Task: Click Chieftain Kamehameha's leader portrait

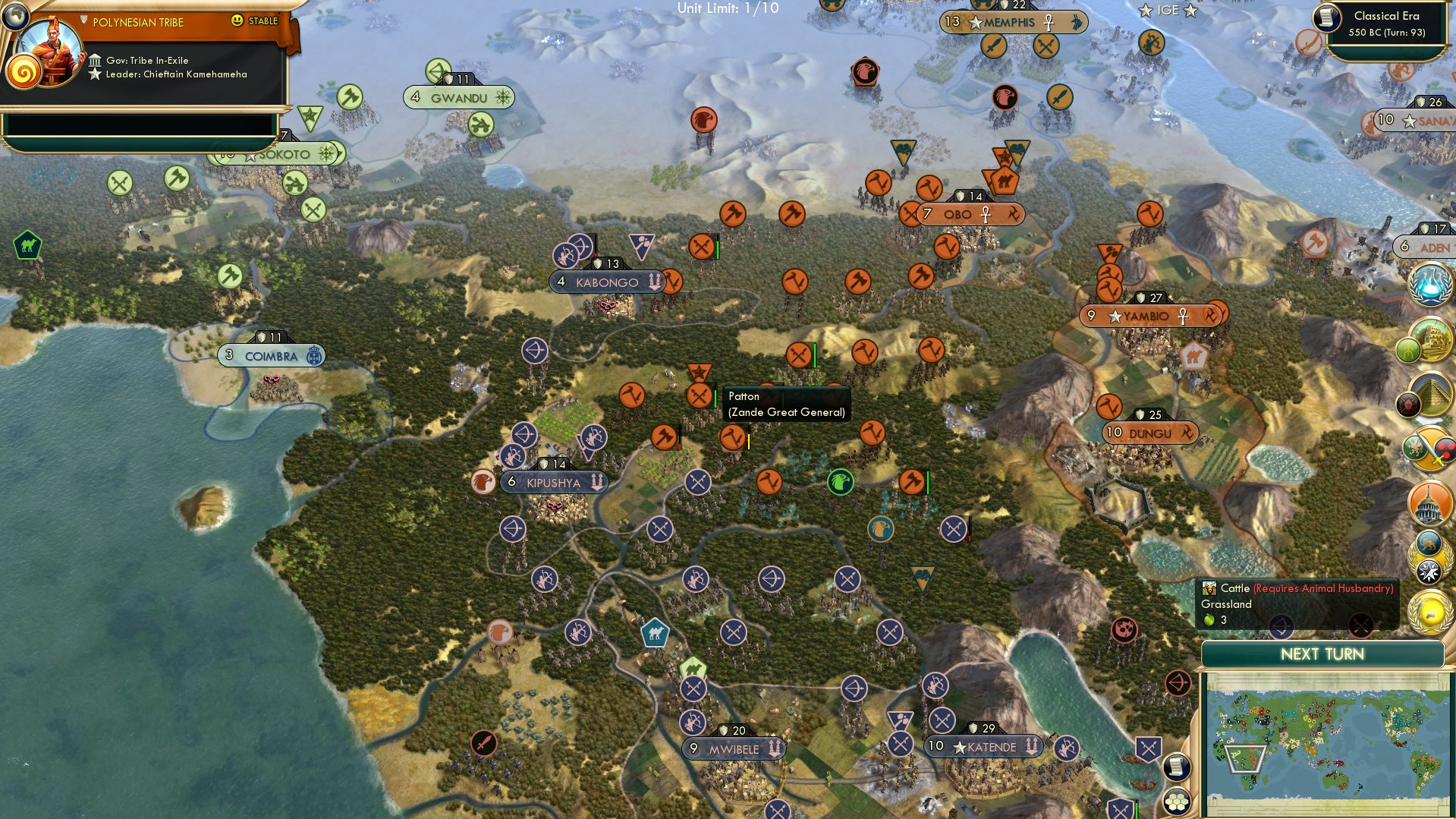Action: [x=50, y=50]
